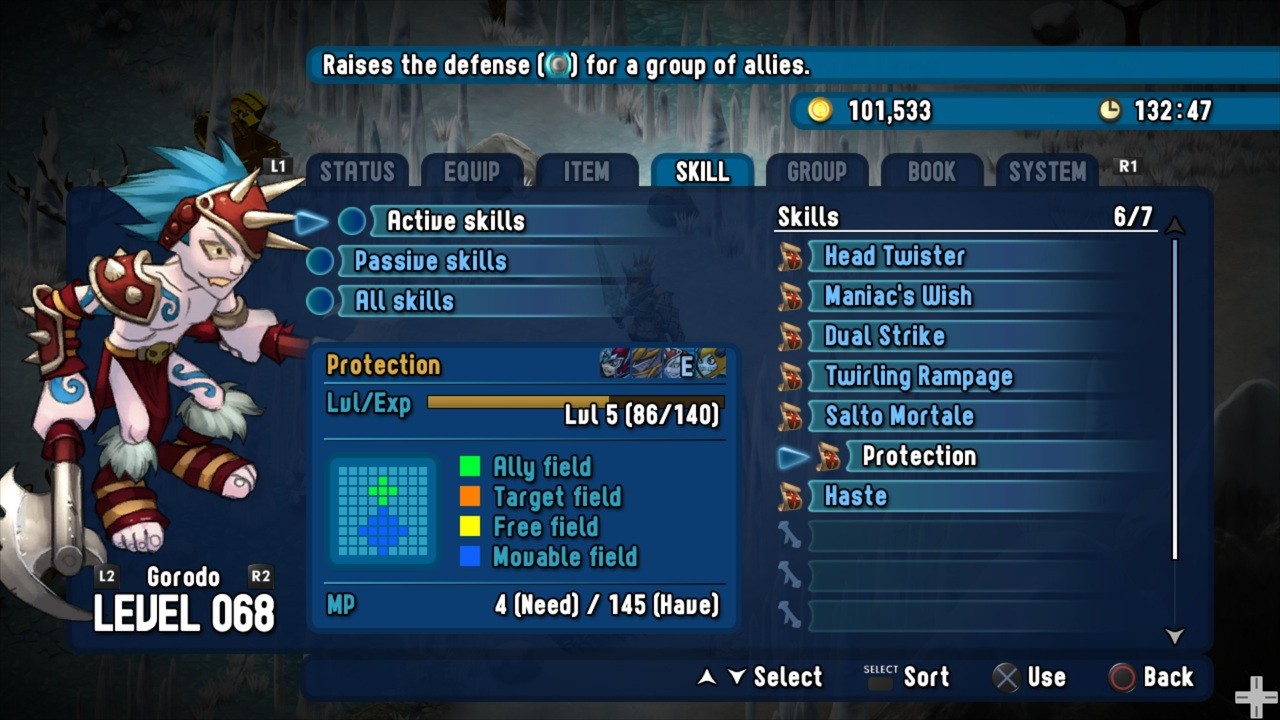Image resolution: width=1280 pixels, height=720 pixels.
Task: Switch to the SYSTEM tab
Action: (x=1047, y=172)
